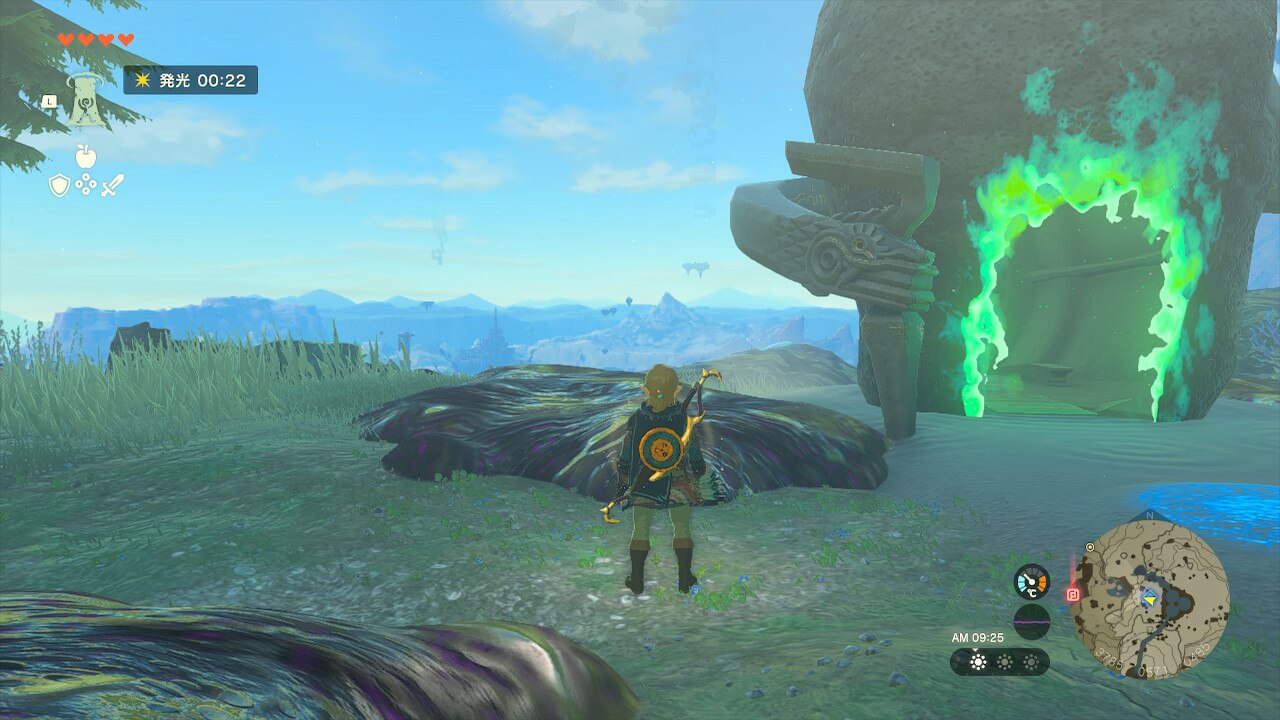Choose the sword weapon quick-select icon
Image resolution: width=1280 pixels, height=720 pixels.
click(x=112, y=185)
